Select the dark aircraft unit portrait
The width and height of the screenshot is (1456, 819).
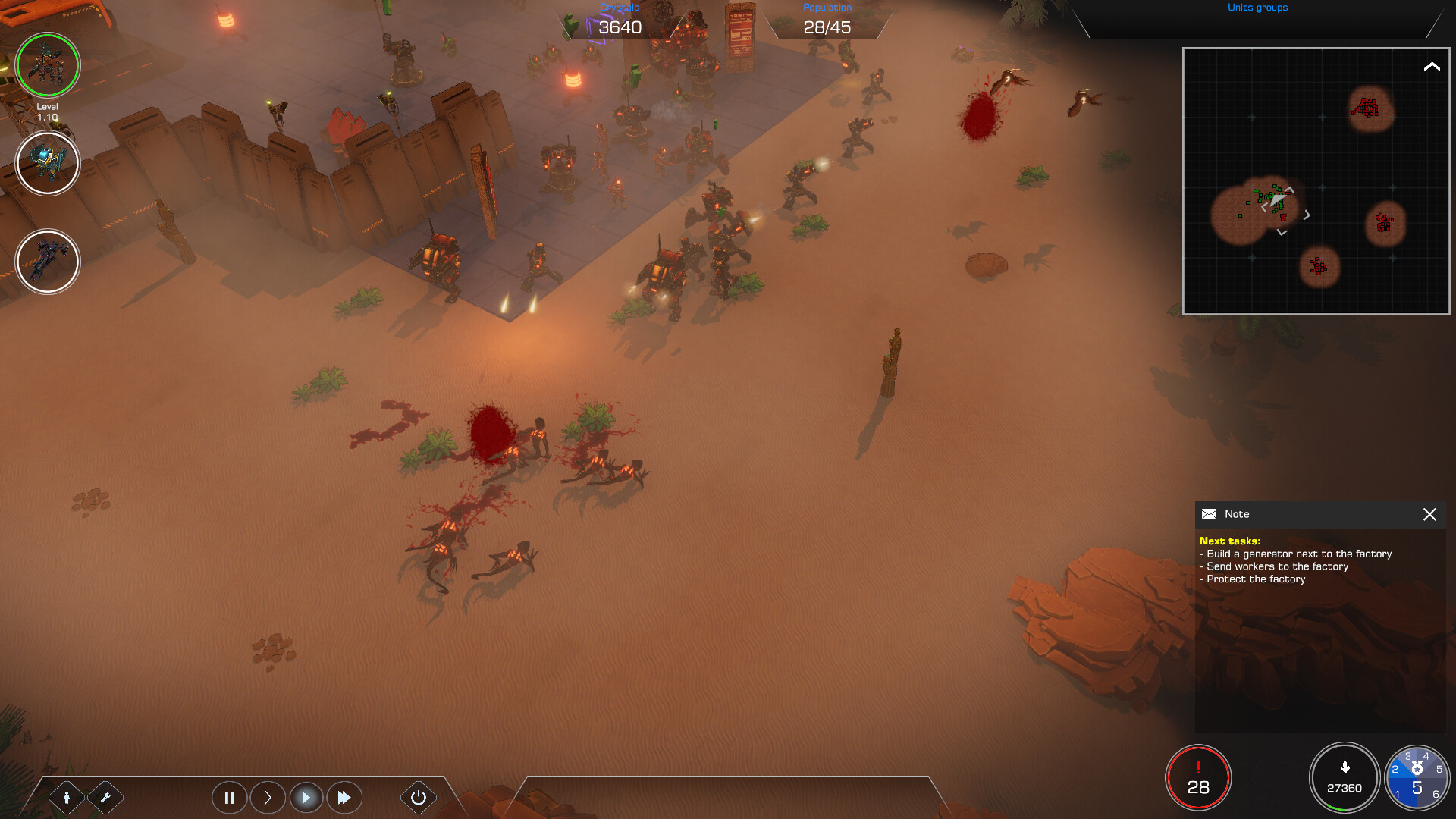tap(48, 262)
